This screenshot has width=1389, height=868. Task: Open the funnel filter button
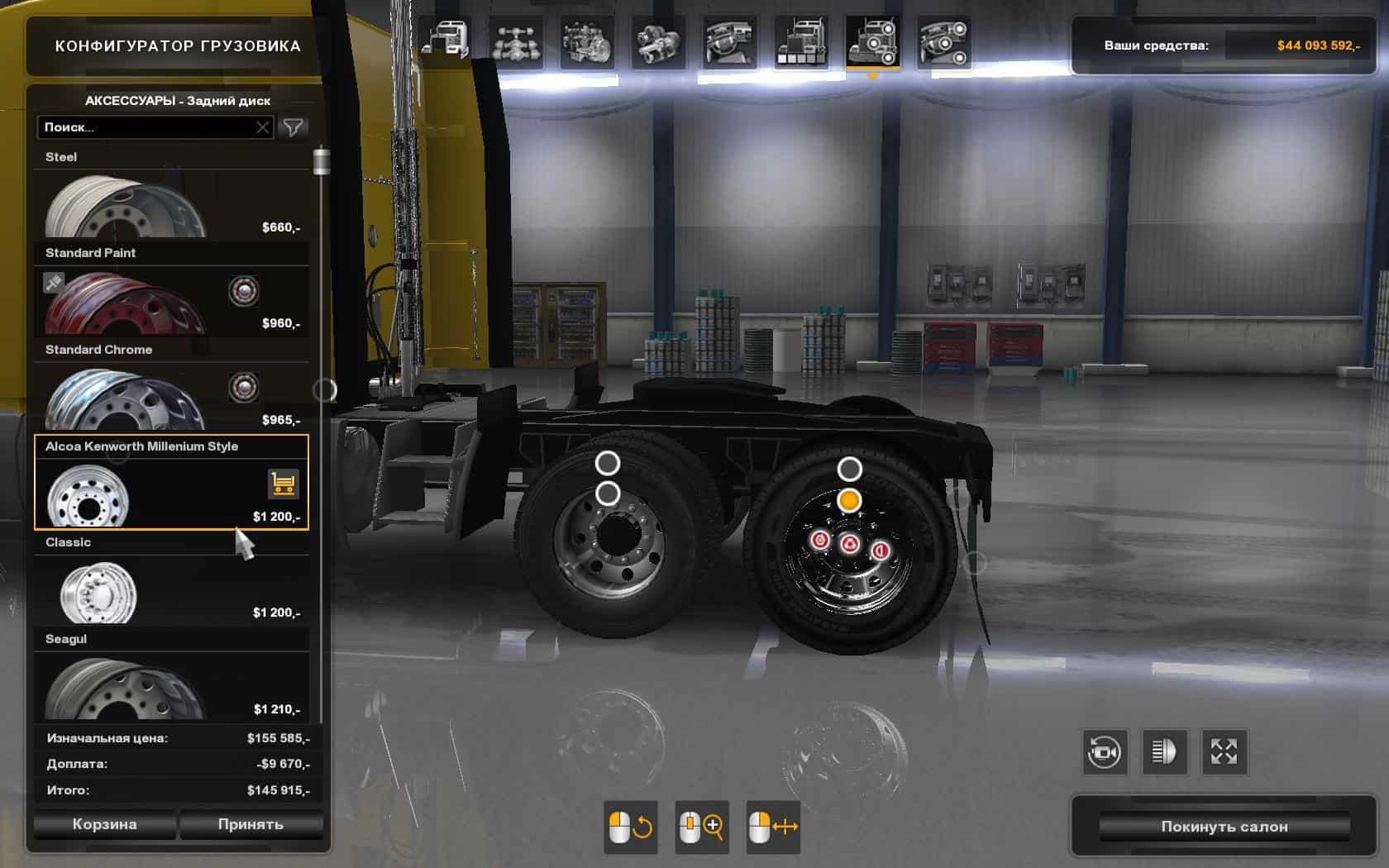pyautogui.click(x=294, y=127)
